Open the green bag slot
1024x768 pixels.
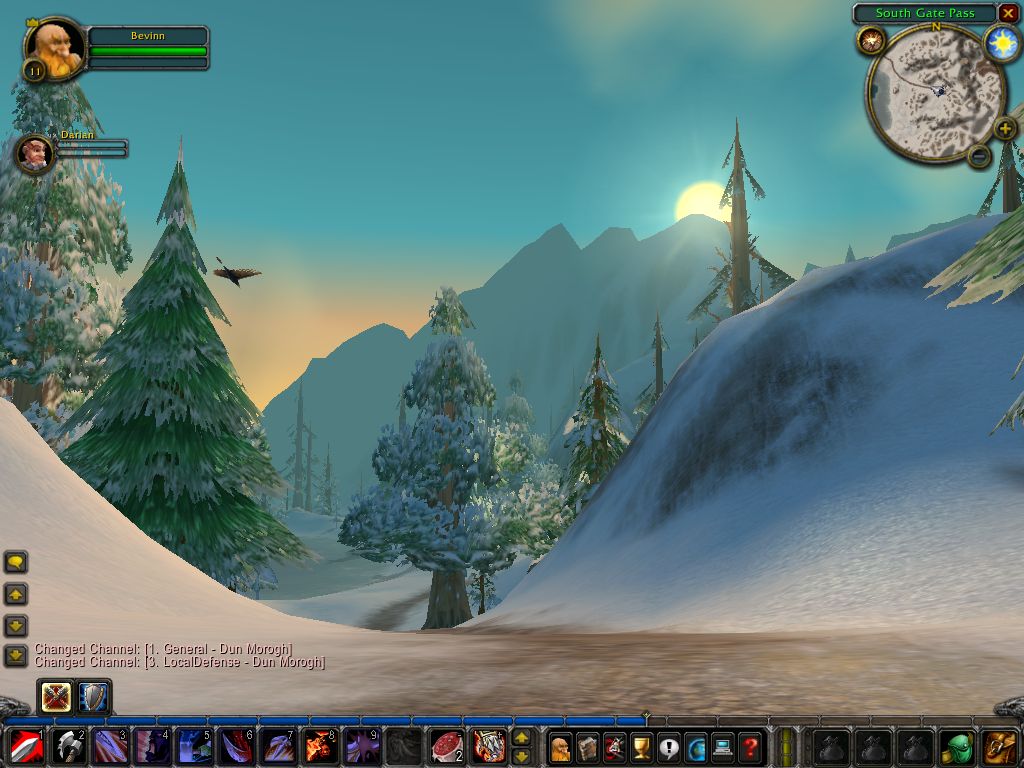(959, 746)
